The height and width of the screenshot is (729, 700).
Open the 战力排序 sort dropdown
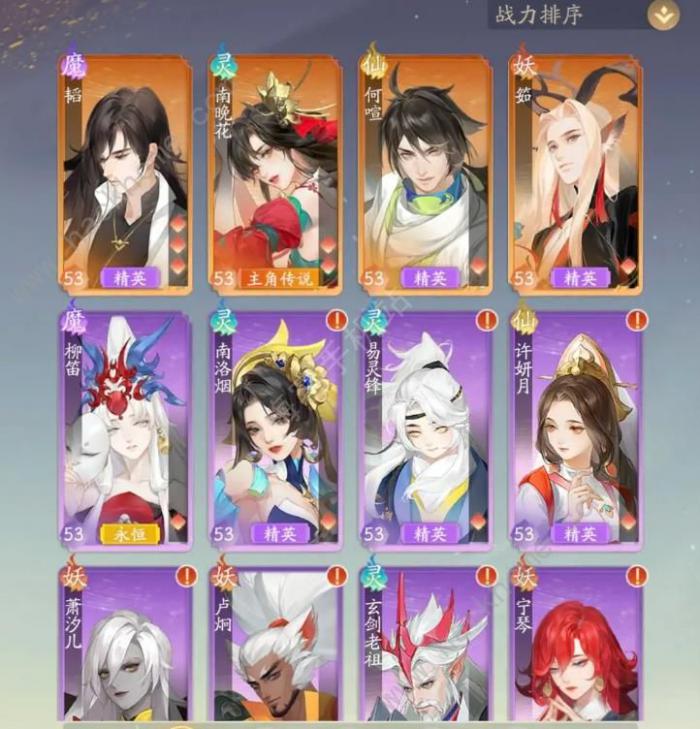pyautogui.click(x=661, y=15)
